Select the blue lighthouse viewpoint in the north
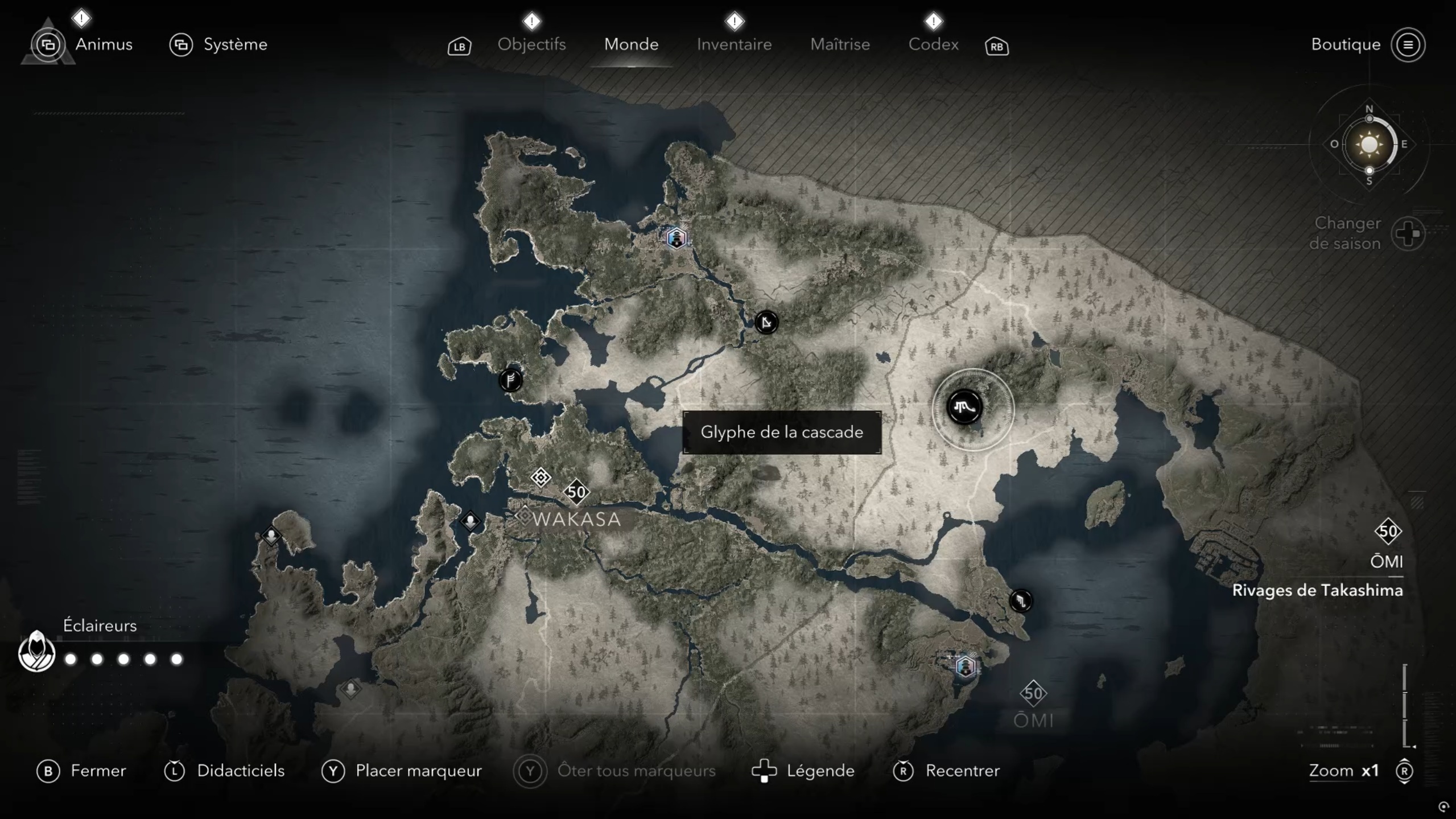This screenshot has width=1456, height=819. 676,237
